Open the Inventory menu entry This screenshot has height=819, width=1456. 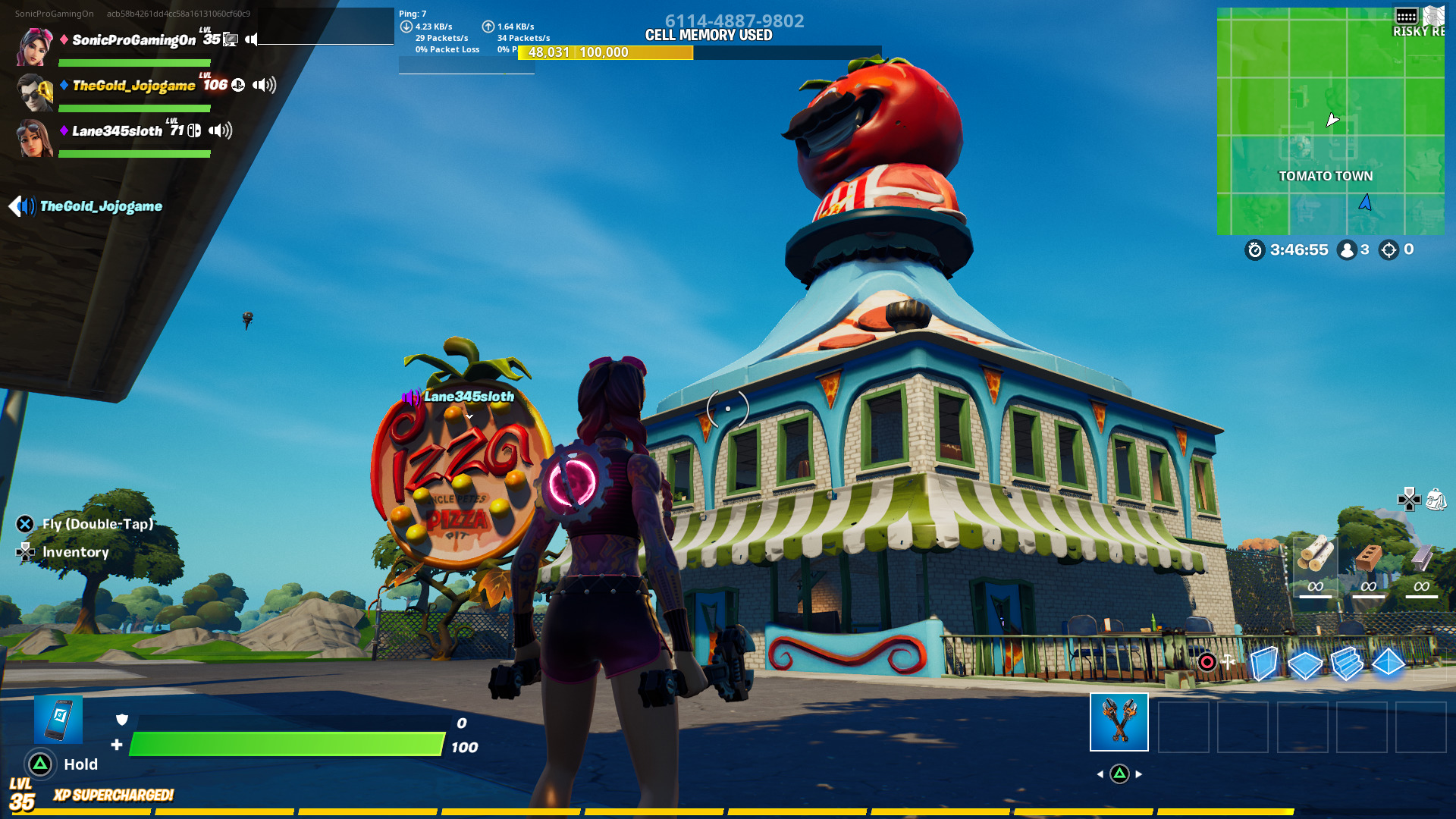point(74,552)
